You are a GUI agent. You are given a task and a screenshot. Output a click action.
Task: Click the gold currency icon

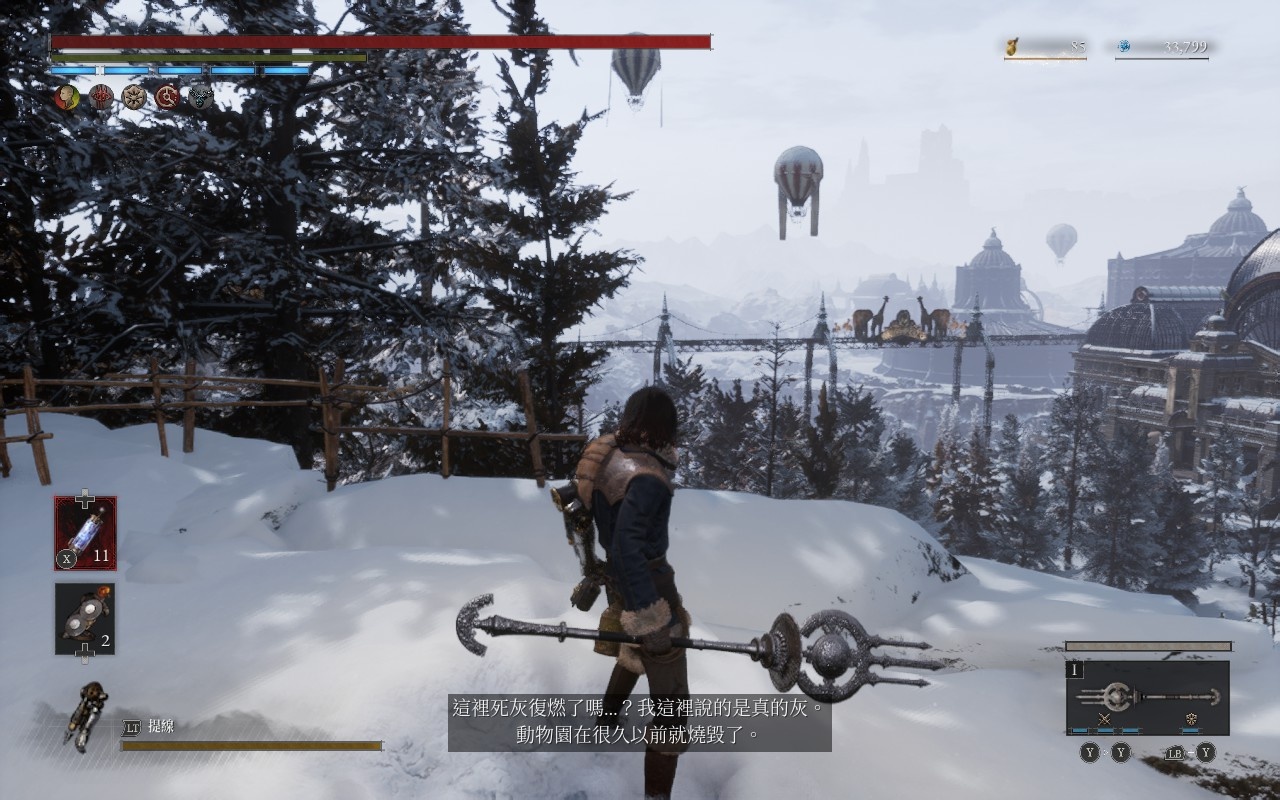coord(1012,46)
